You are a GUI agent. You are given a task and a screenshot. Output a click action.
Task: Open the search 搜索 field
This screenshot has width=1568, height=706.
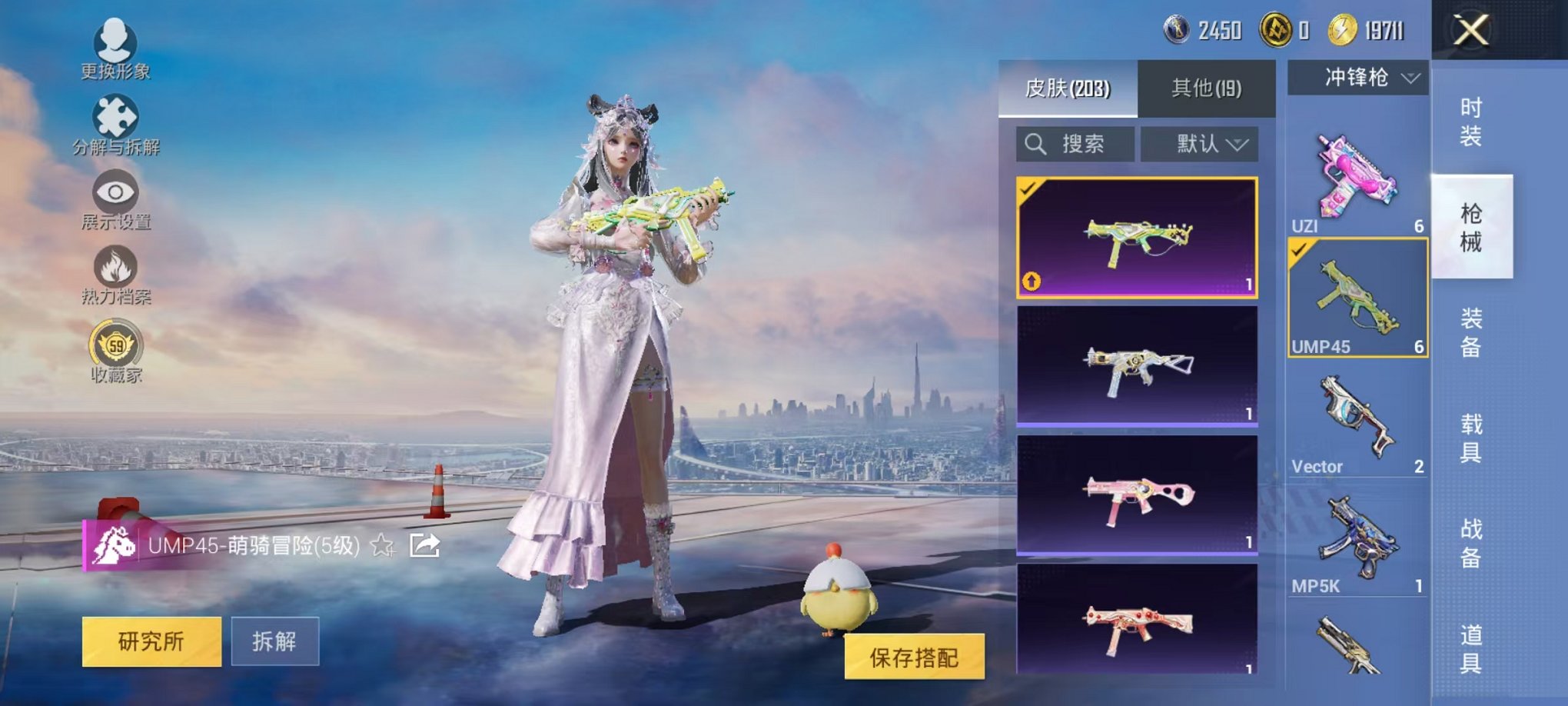tap(1076, 142)
